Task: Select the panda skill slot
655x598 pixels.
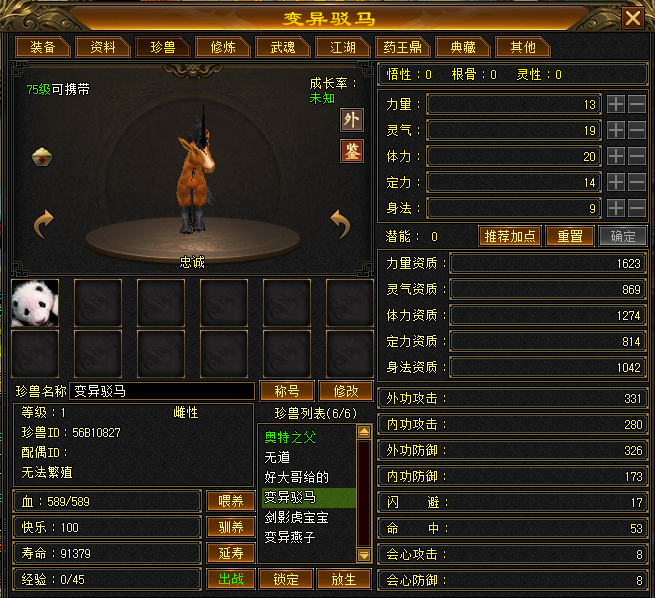Action: 35,303
